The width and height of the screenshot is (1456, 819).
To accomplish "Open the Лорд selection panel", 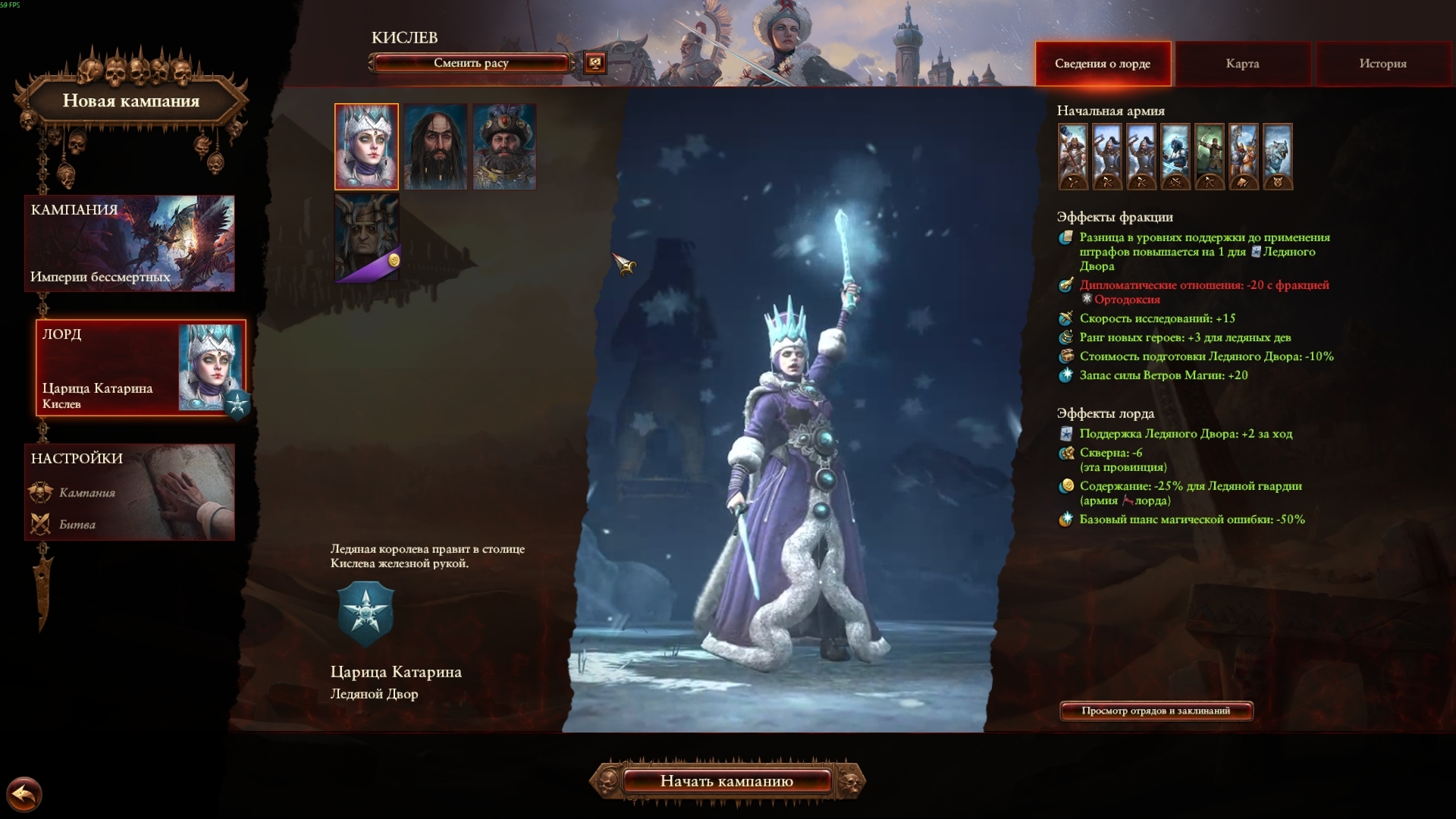I will coord(140,368).
